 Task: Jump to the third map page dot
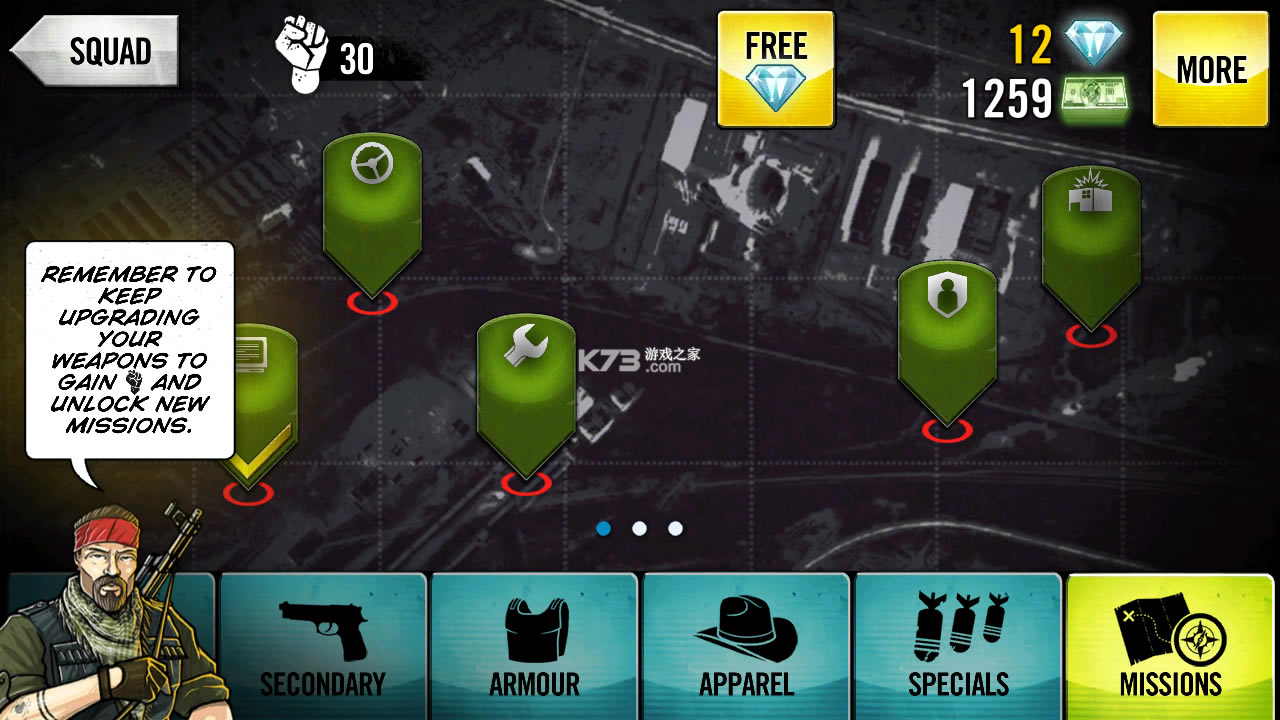coord(676,528)
